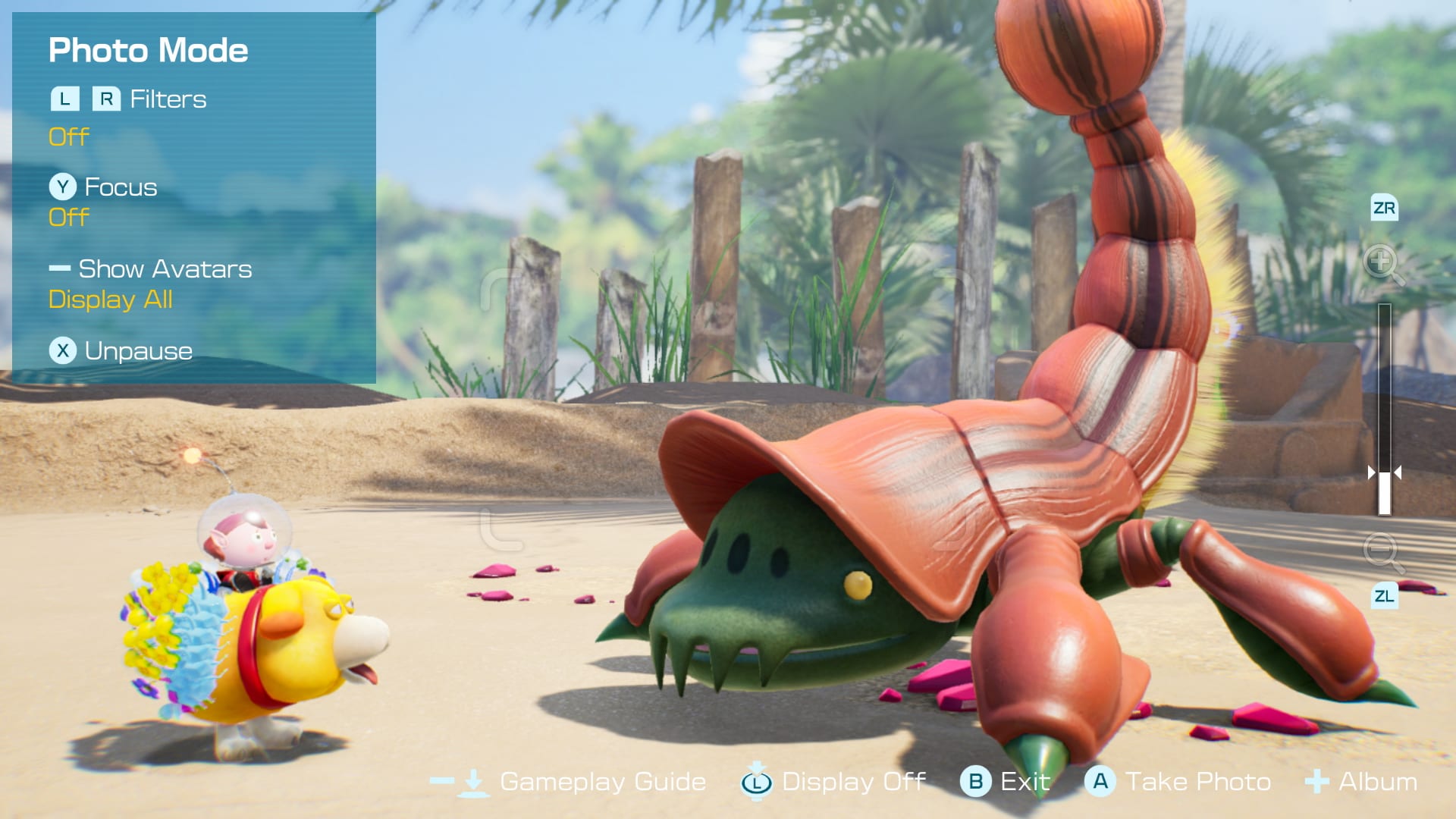Change the Display All avatars setting

pyautogui.click(x=111, y=300)
